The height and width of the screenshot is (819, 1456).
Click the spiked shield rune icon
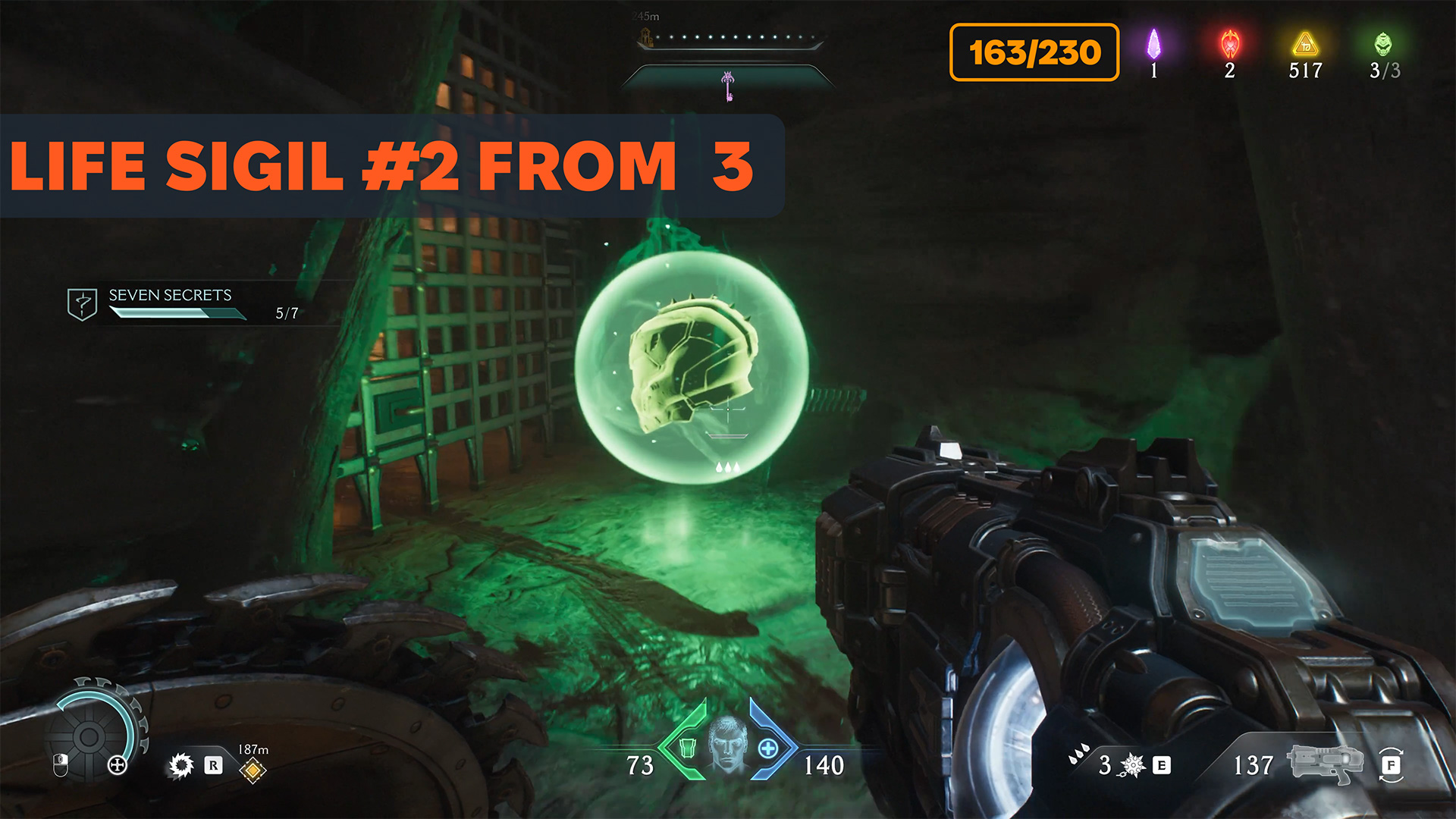click(x=181, y=765)
